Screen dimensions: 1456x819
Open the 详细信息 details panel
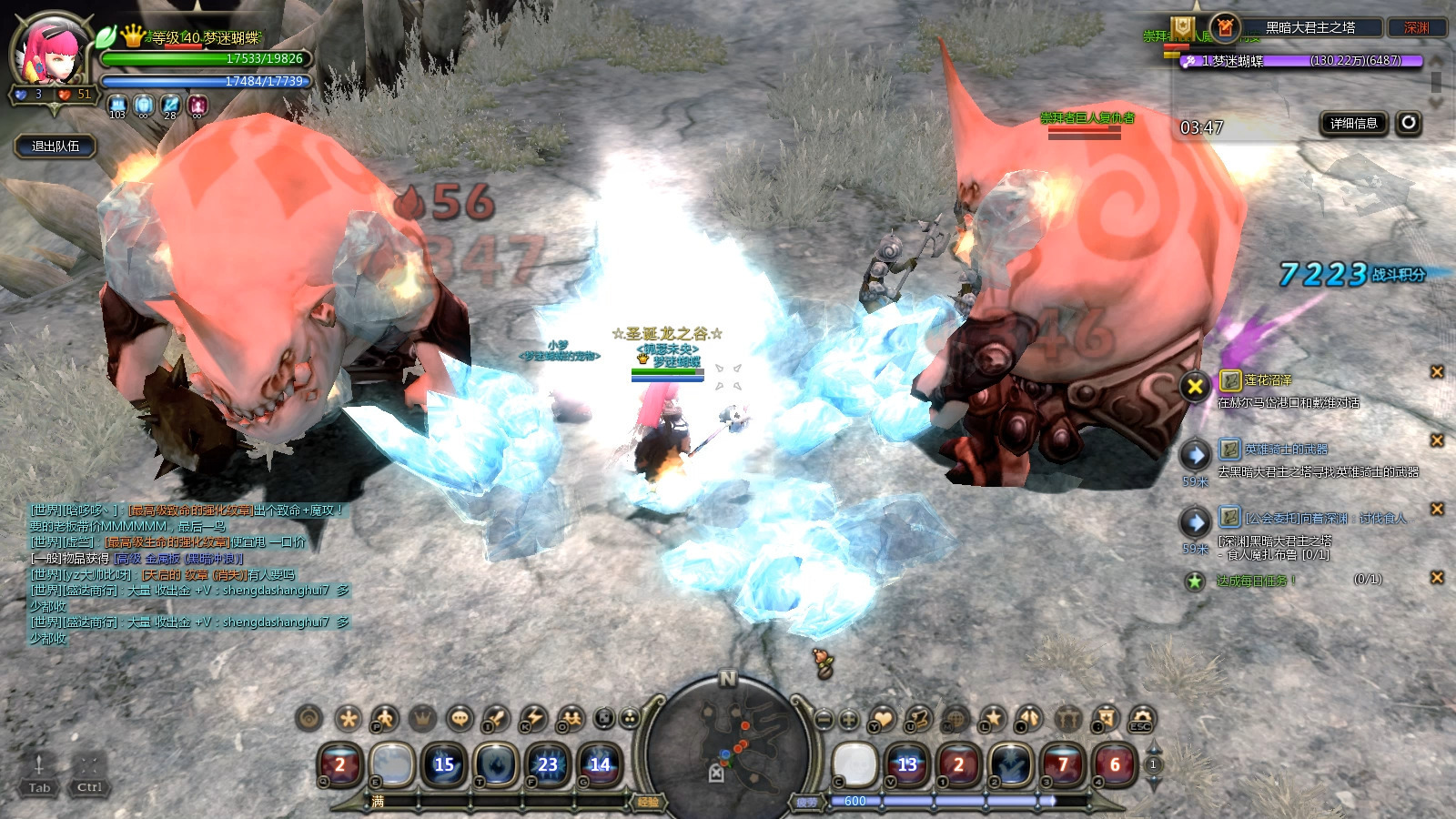coord(1353,124)
